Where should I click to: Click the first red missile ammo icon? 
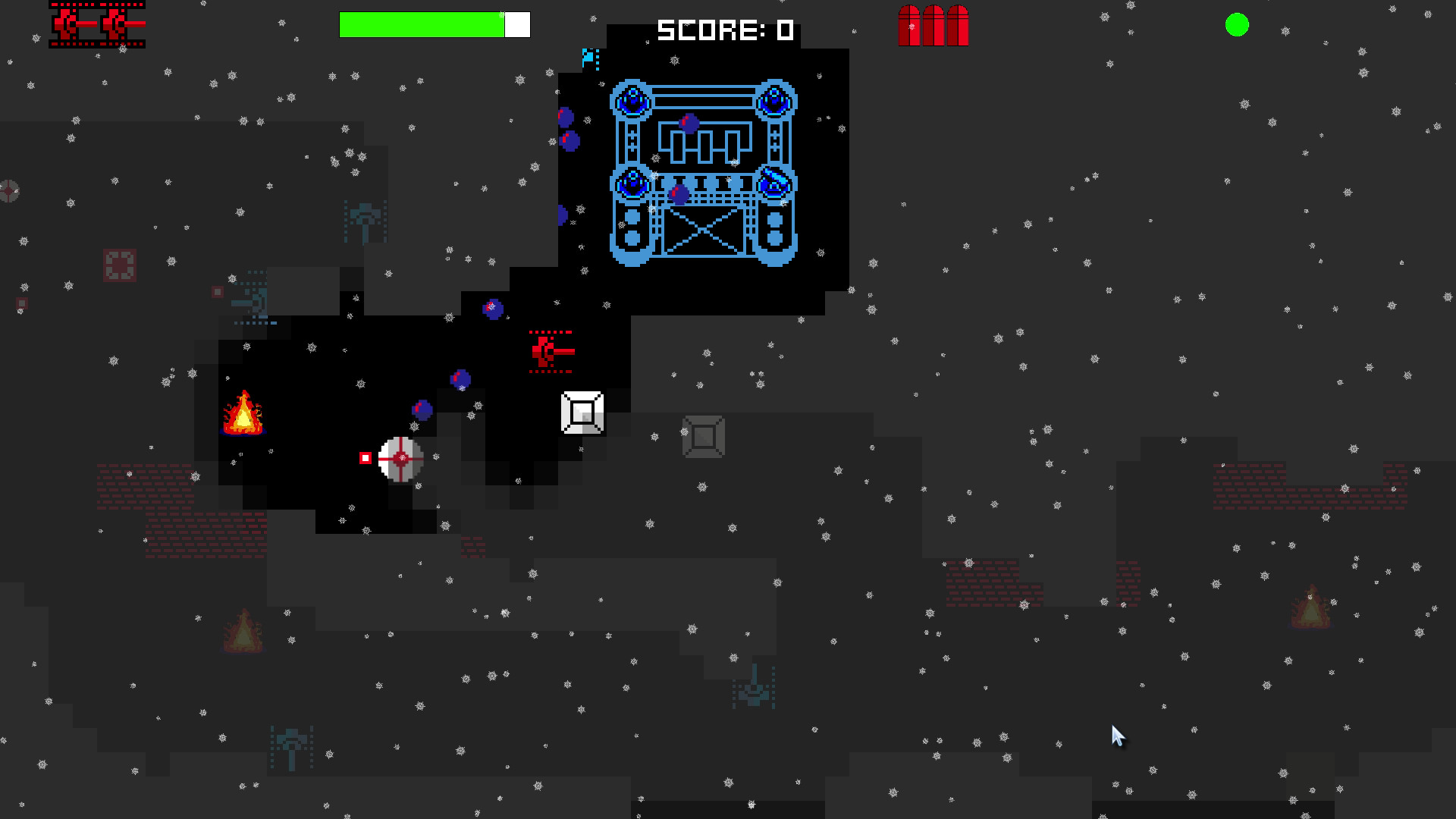click(x=910, y=25)
